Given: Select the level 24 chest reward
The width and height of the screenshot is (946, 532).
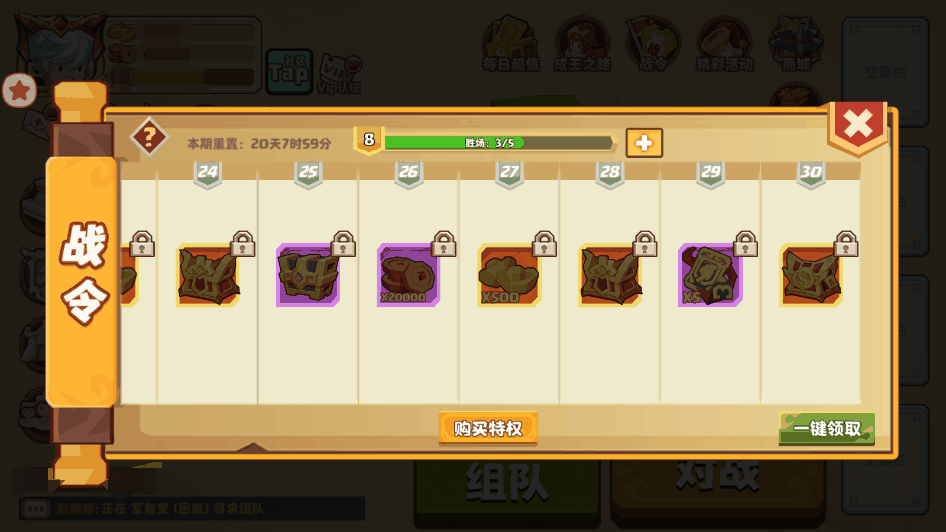Looking at the screenshot, I should pos(208,275).
